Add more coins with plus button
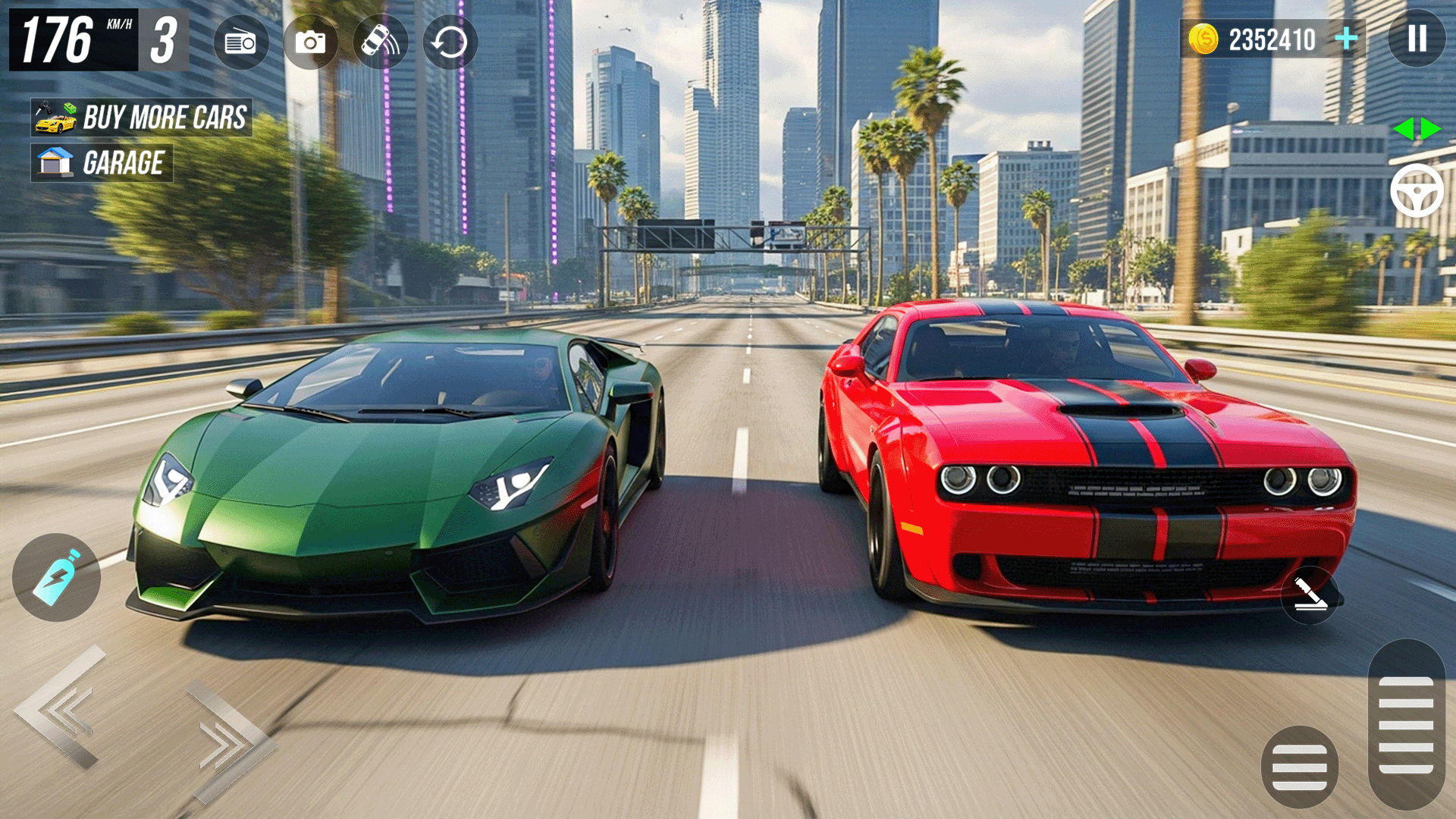Image resolution: width=1456 pixels, height=819 pixels. point(1347,39)
